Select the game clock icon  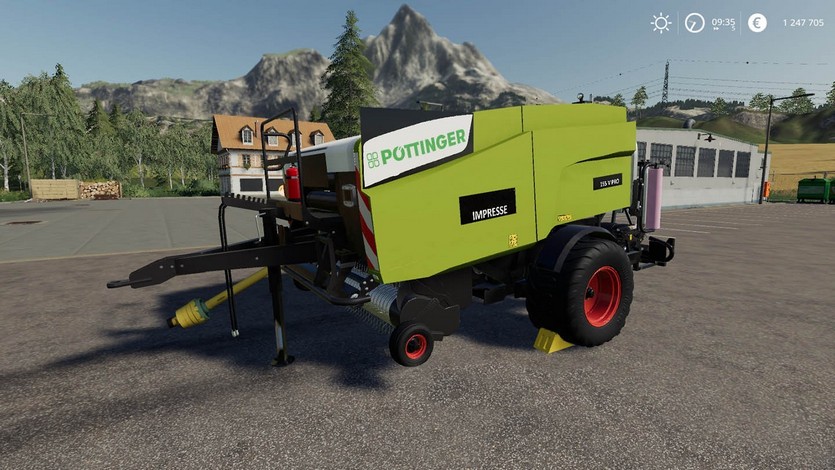694,22
